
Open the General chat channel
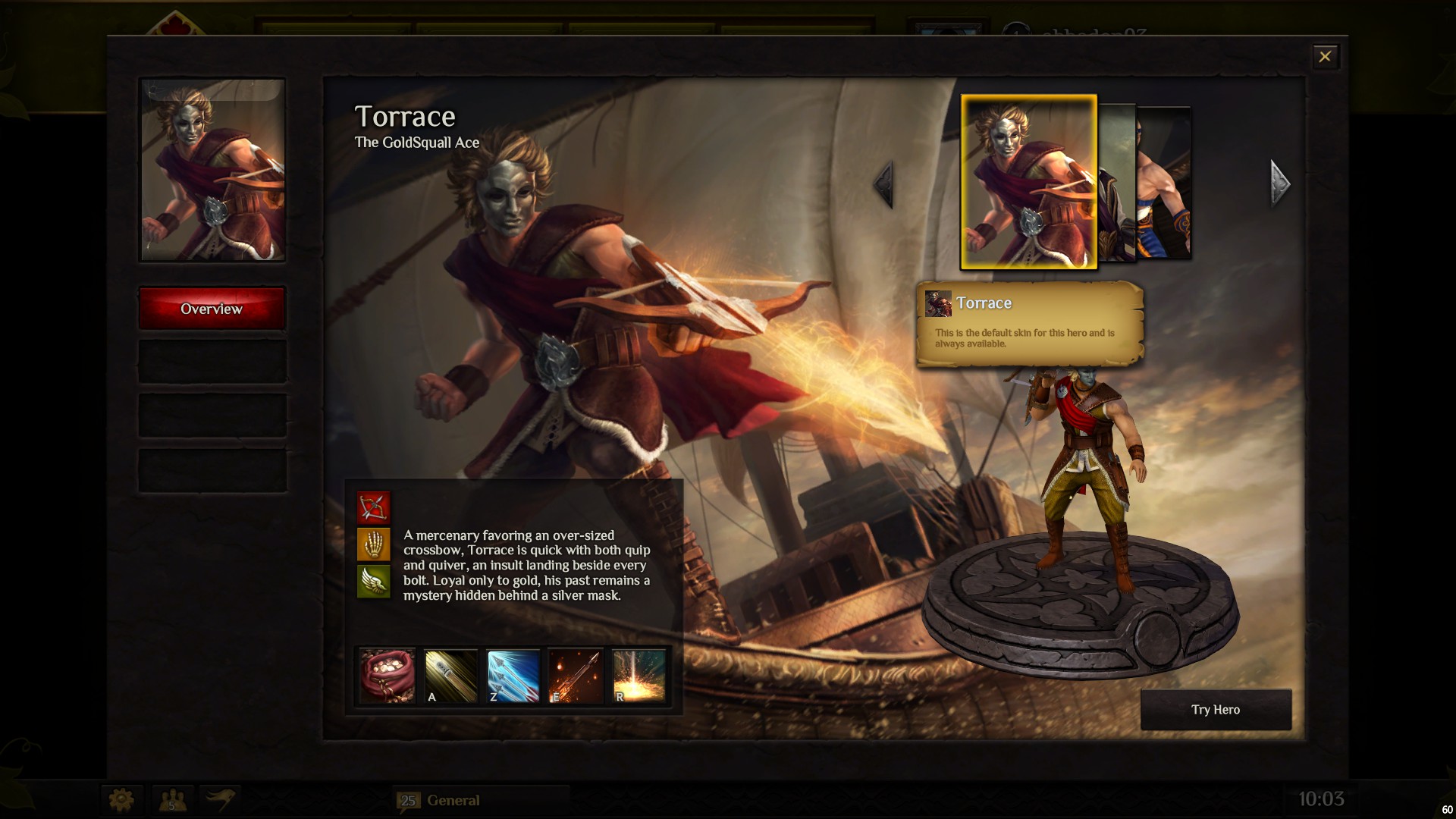453,800
